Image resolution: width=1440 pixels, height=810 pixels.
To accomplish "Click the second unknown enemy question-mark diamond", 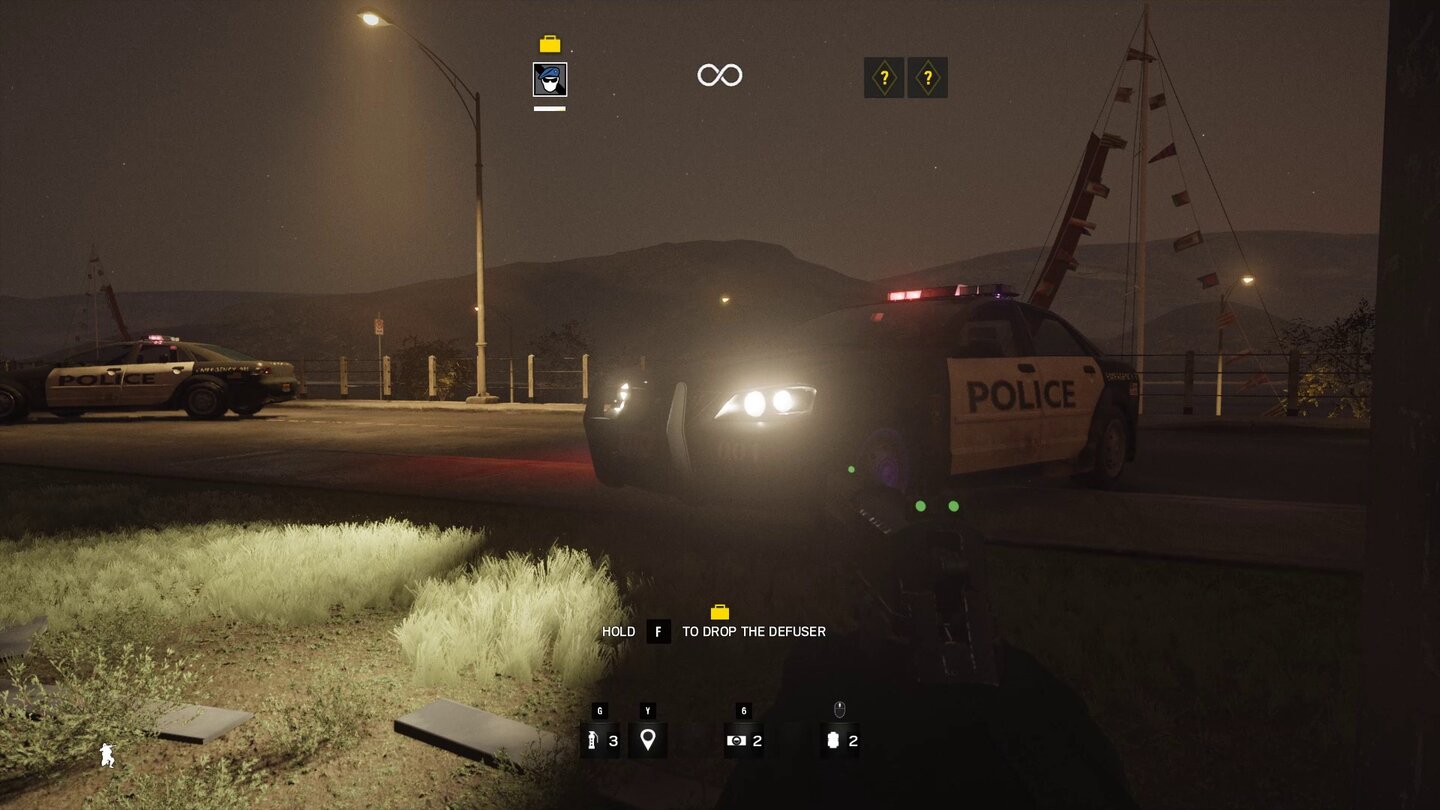I will click(x=928, y=77).
